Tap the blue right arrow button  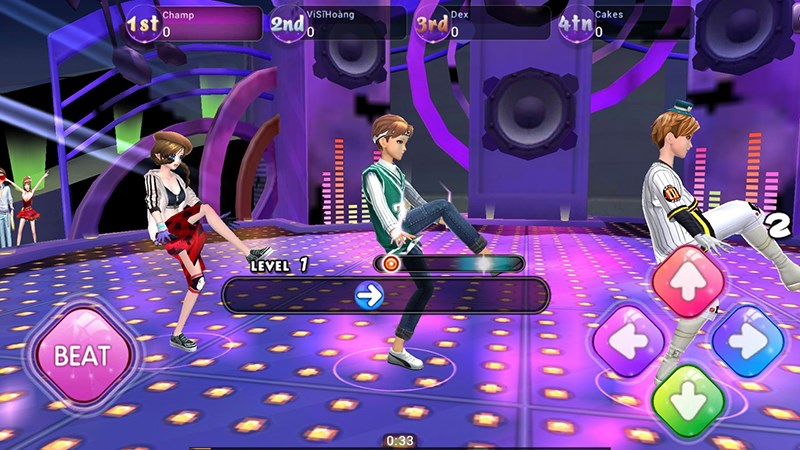[747, 341]
